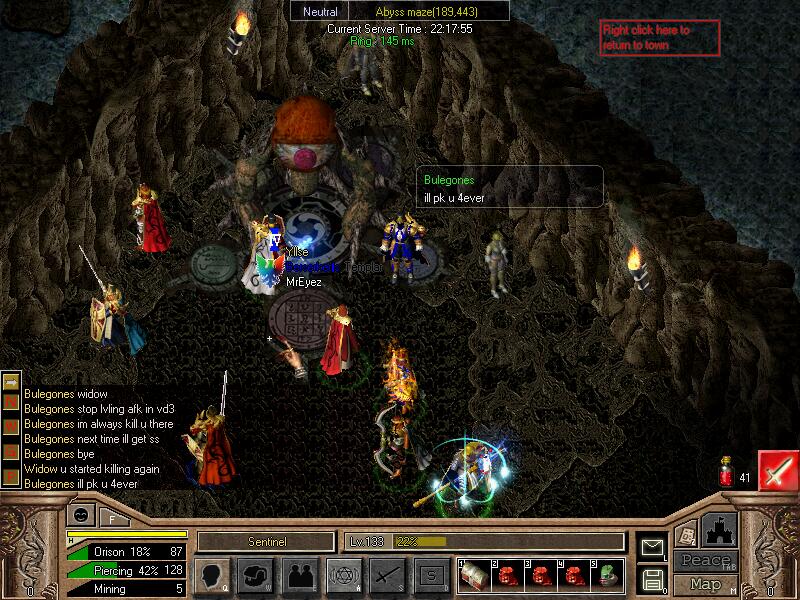Open the bag inventory button
The image size is (800, 600).
pyautogui.click(x=255, y=575)
